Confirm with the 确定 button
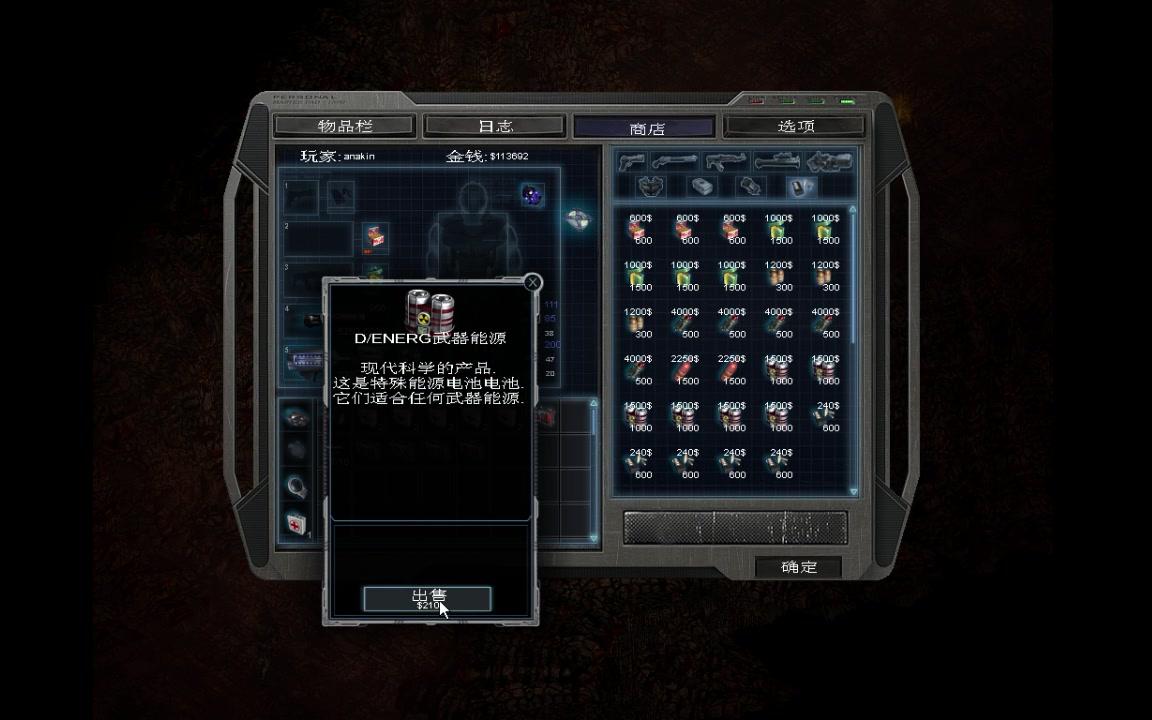 click(x=798, y=567)
